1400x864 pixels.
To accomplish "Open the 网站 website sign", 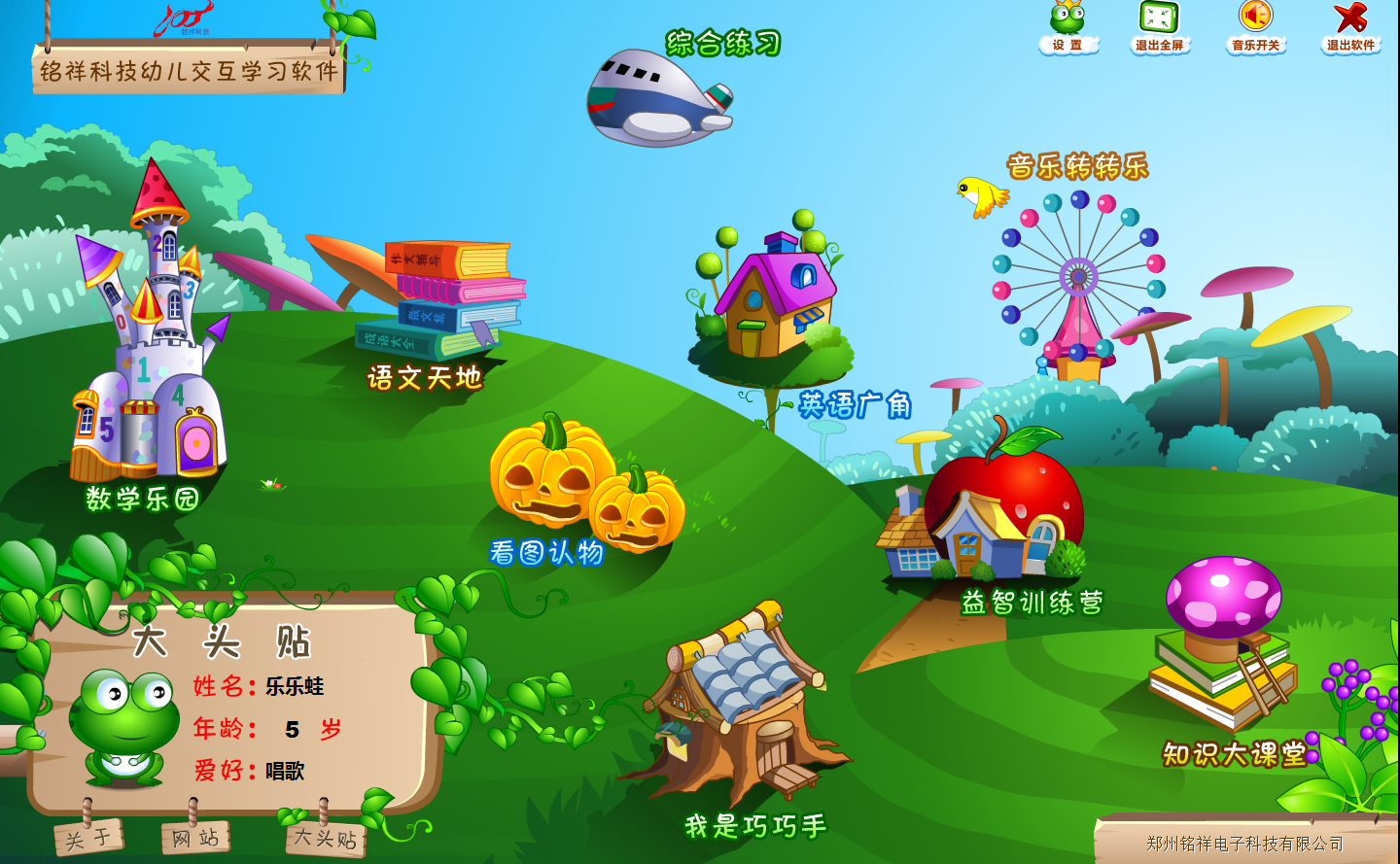I will [x=195, y=837].
